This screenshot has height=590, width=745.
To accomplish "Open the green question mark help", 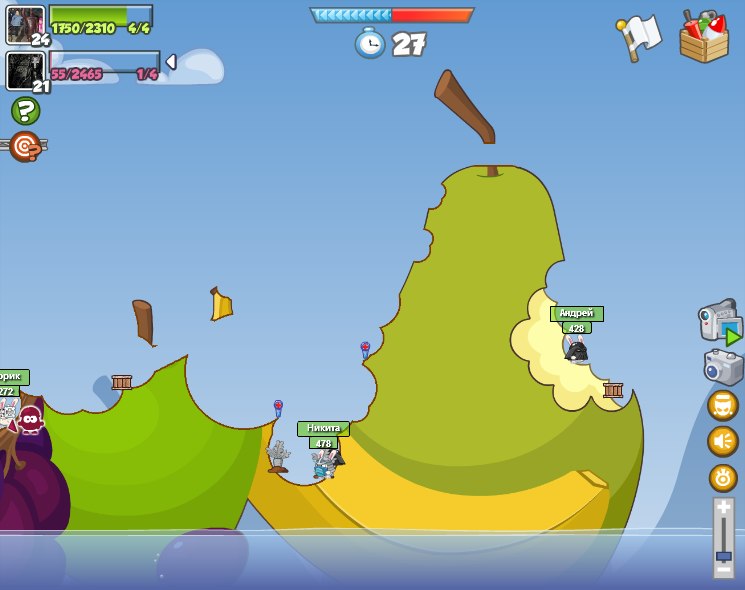I will 25,110.
